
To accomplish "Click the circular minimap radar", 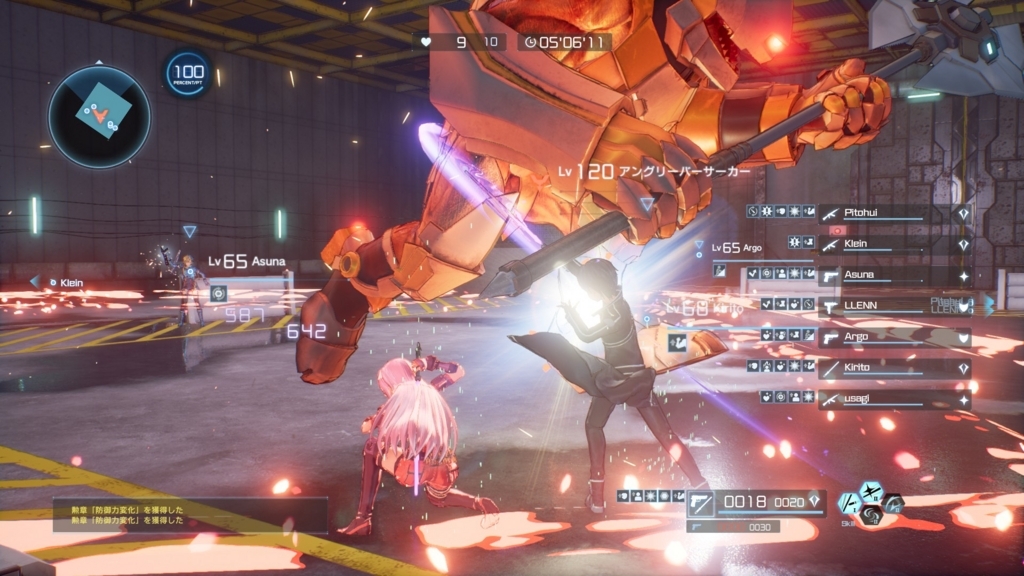I will [x=99, y=116].
